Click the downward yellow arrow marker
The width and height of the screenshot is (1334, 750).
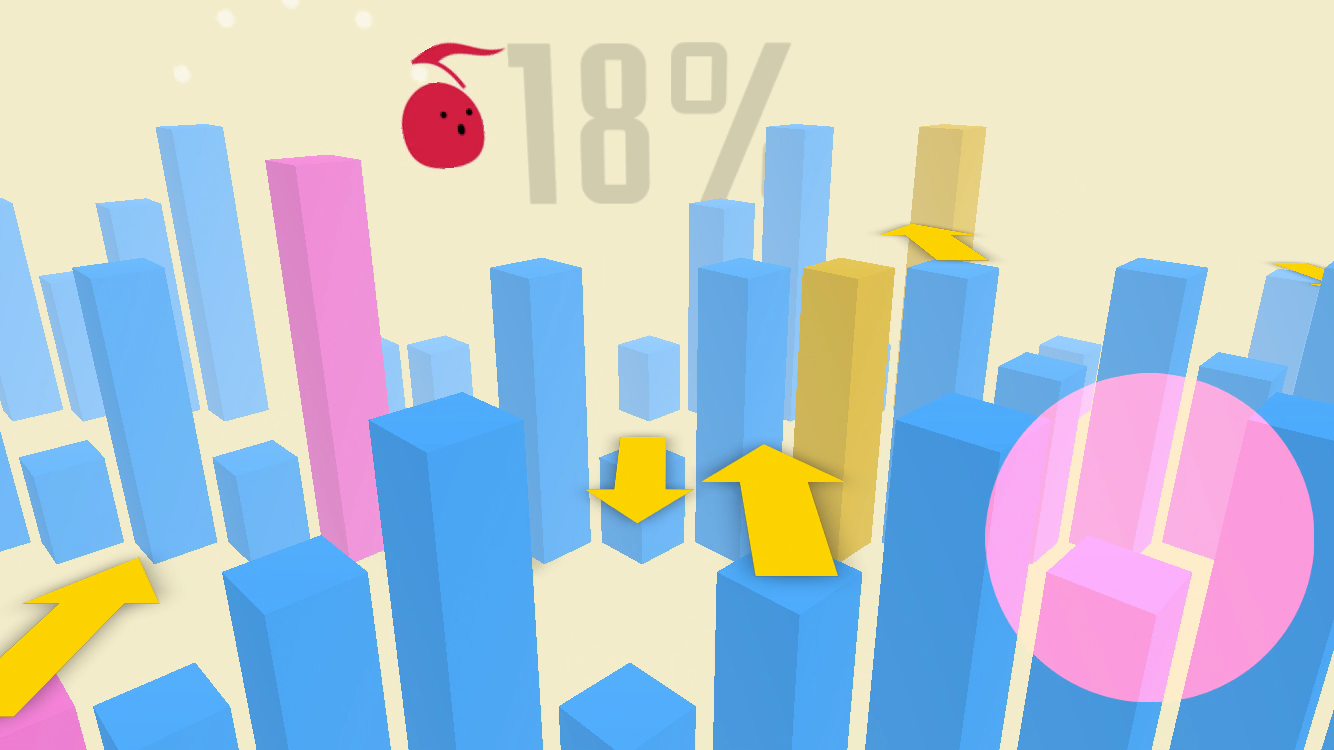(x=640, y=480)
